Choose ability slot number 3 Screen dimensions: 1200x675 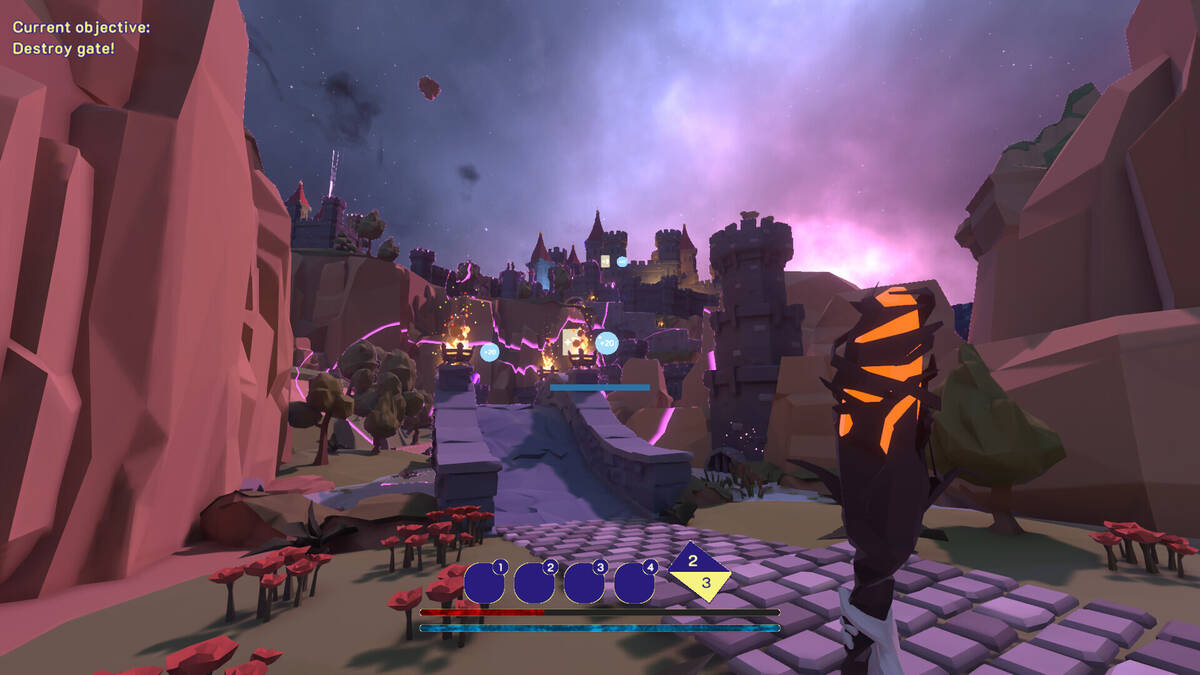pos(584,583)
